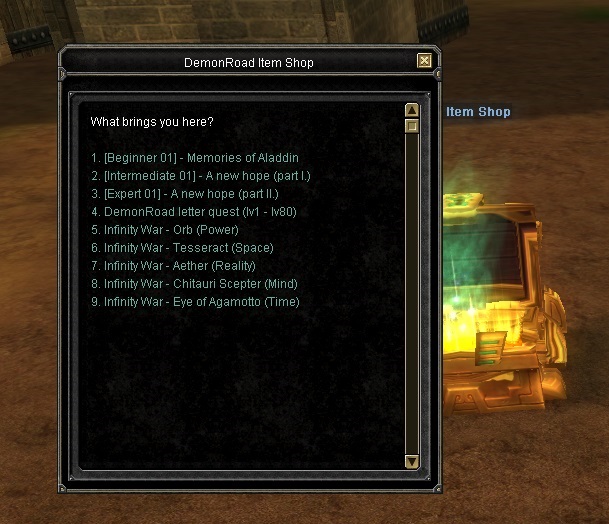Pick Expert 01 A new hope part II
609x524 pixels.
point(184,194)
